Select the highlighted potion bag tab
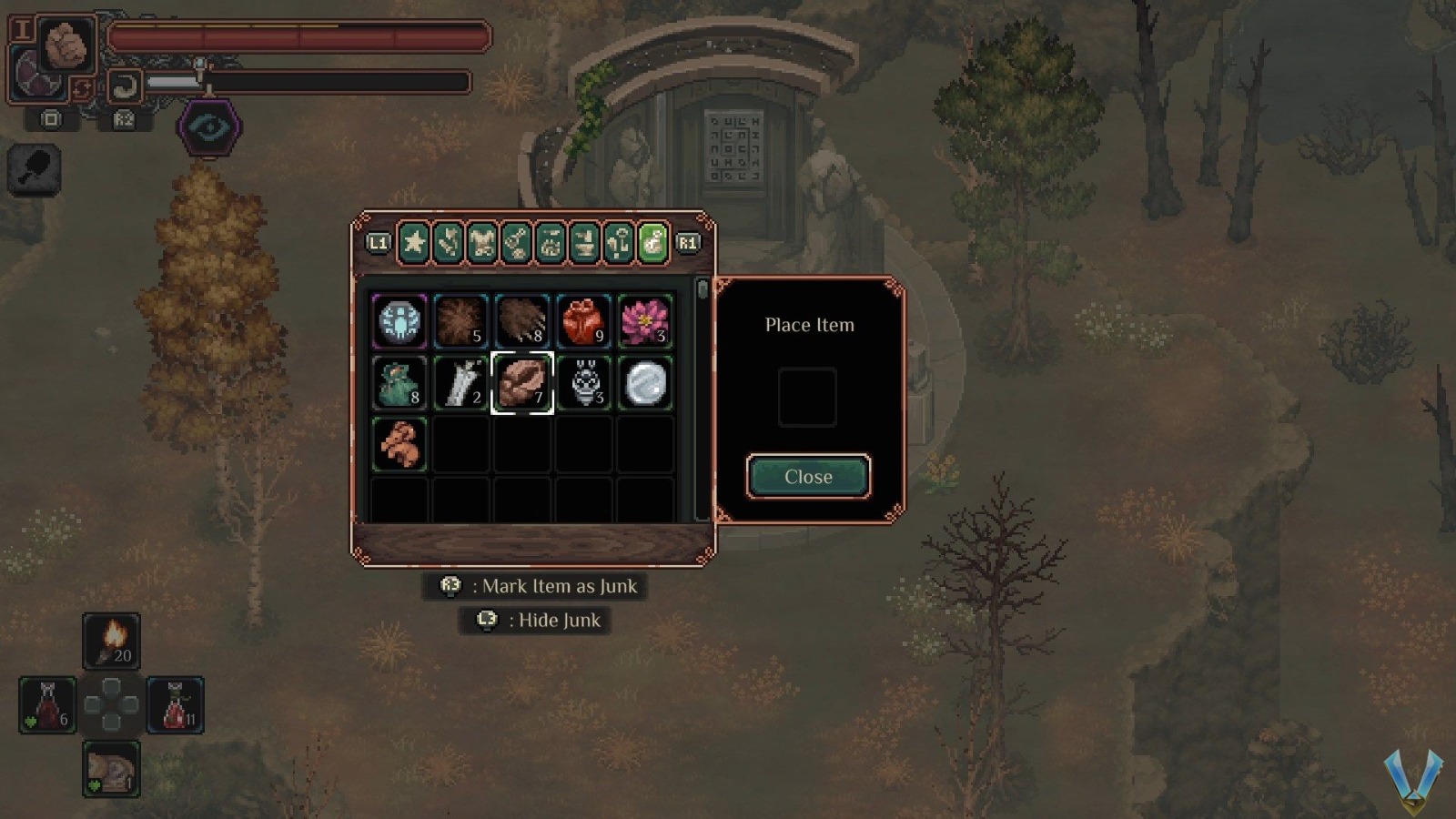The width and height of the screenshot is (1456, 819). coord(653,243)
